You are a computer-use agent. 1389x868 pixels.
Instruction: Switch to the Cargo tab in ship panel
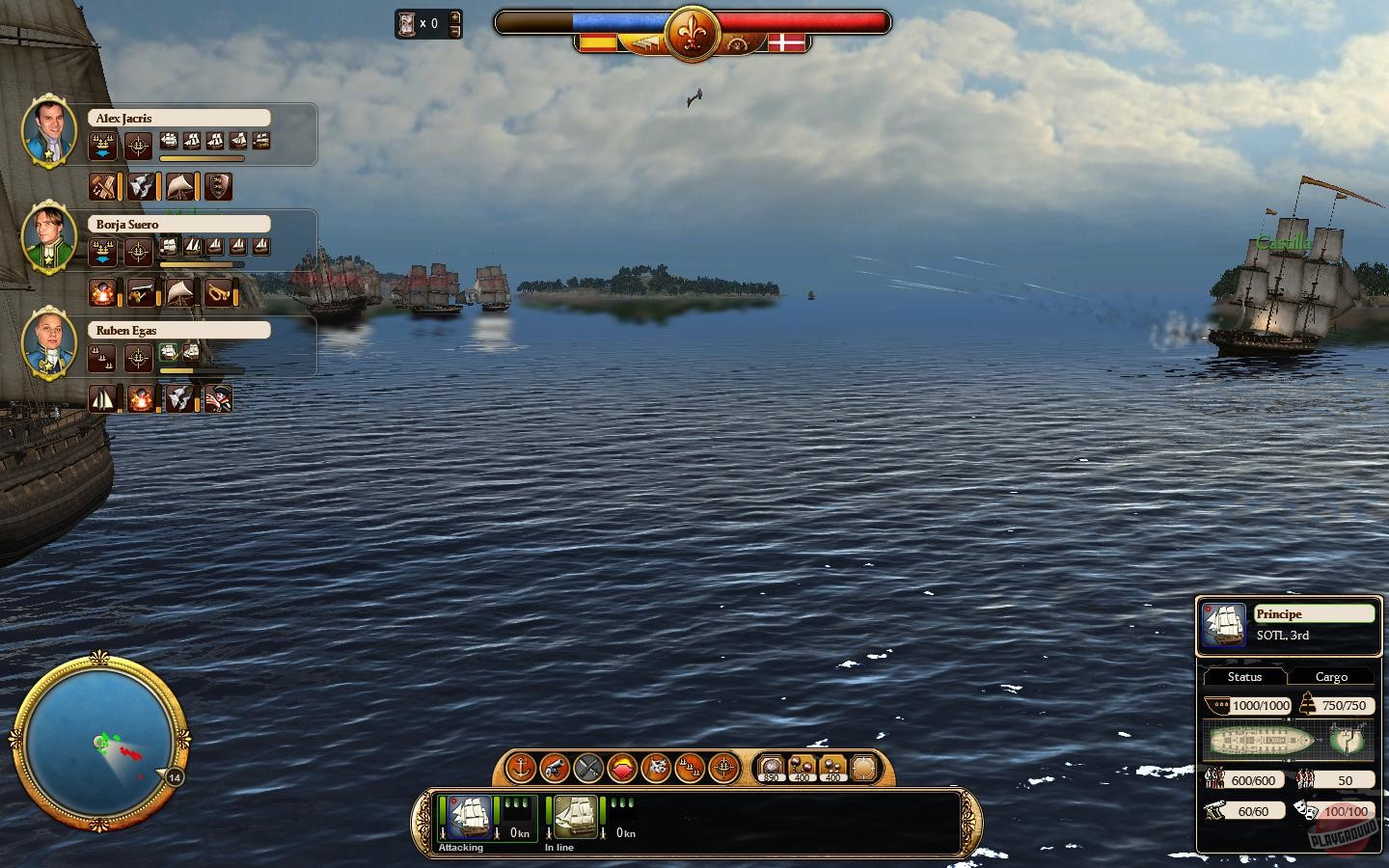point(1332,677)
